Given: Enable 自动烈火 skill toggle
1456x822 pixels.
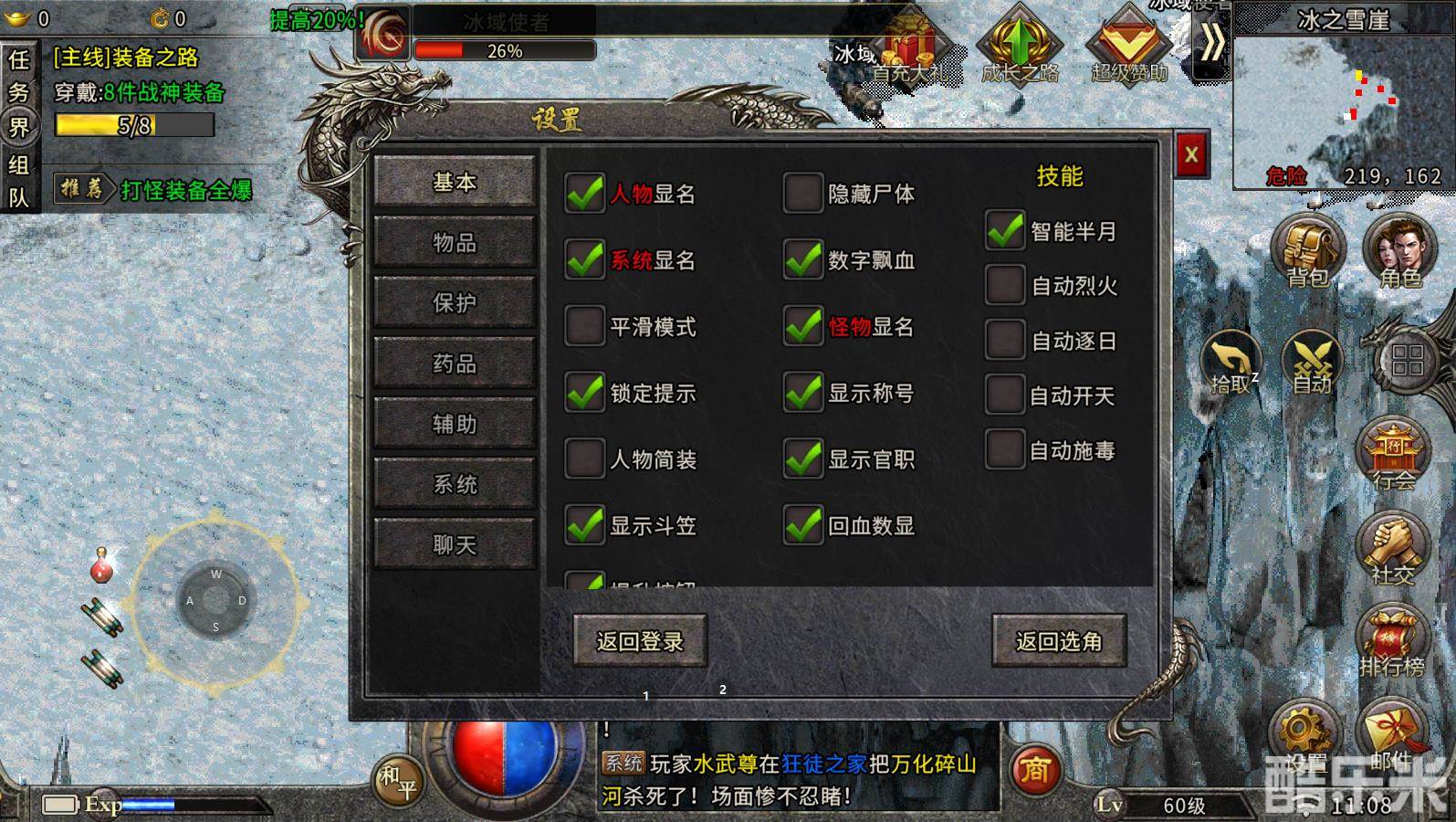Looking at the screenshot, I should coord(1006,285).
